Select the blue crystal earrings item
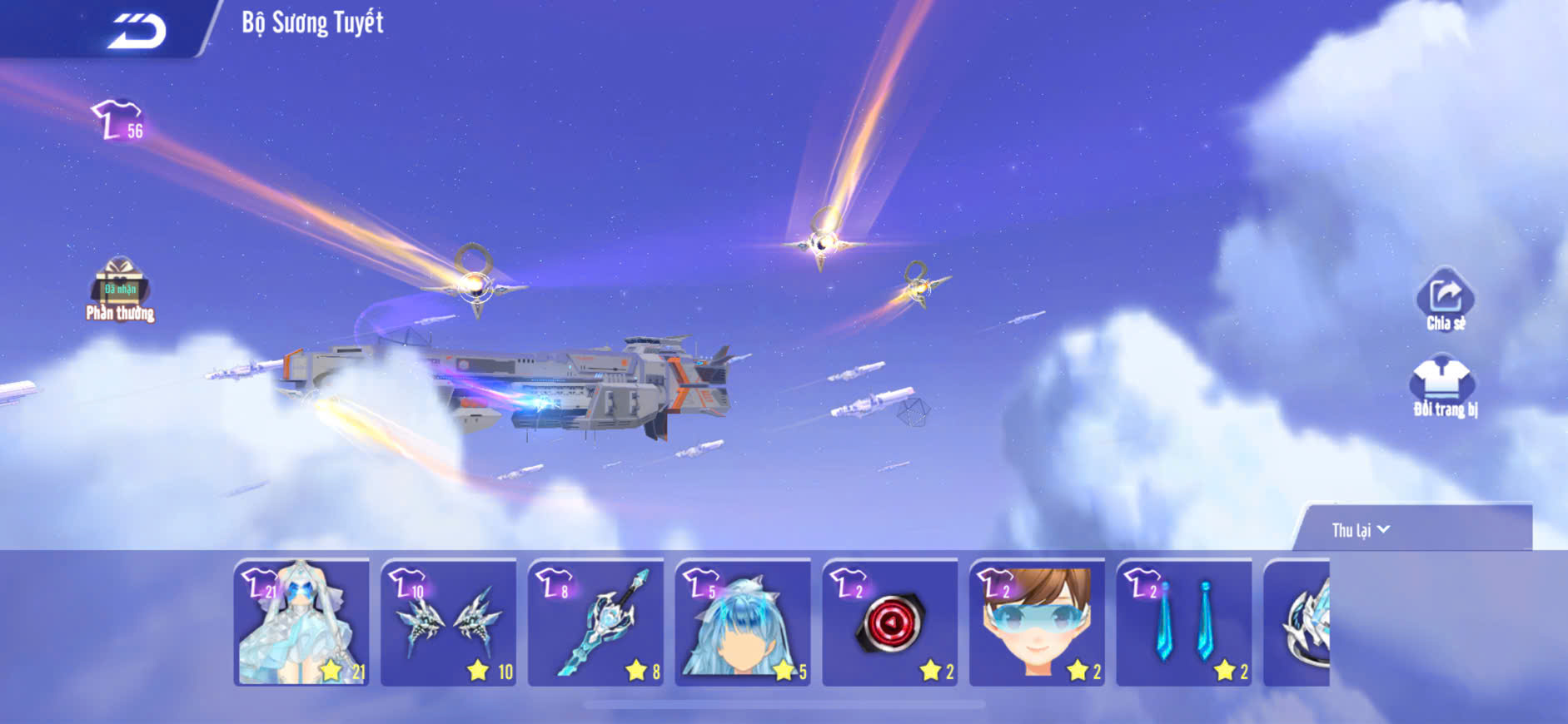Screen dimensions: 1568x724 [x=1184, y=622]
